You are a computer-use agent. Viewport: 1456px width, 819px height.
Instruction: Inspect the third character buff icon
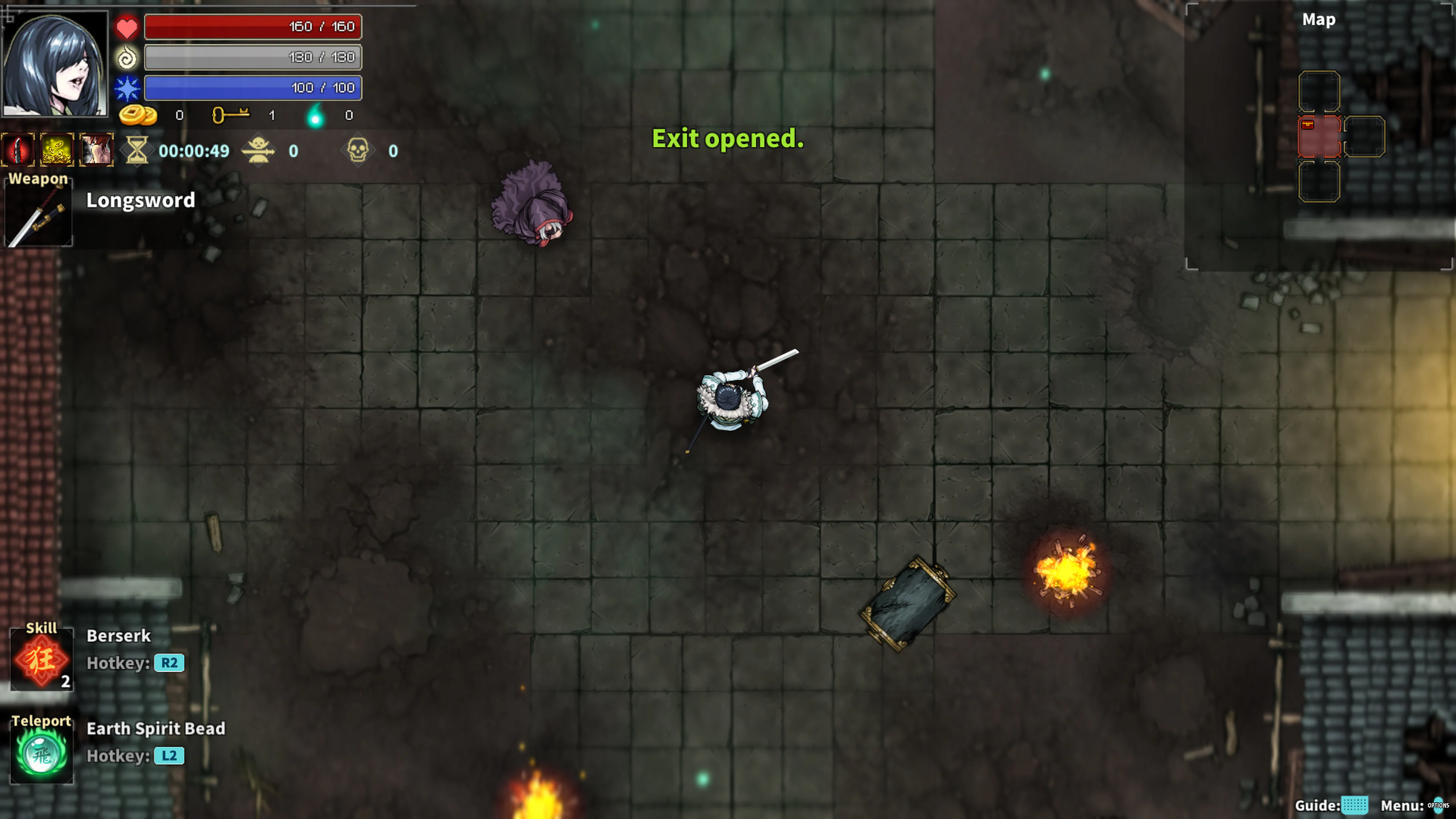[x=96, y=149]
